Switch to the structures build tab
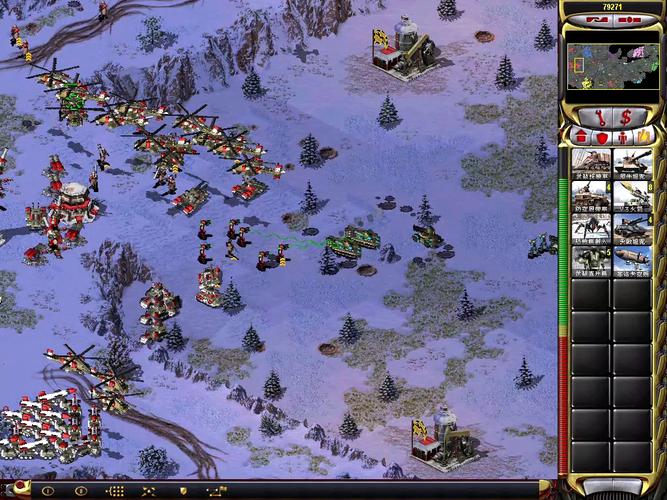The image size is (667, 500). 578,136
